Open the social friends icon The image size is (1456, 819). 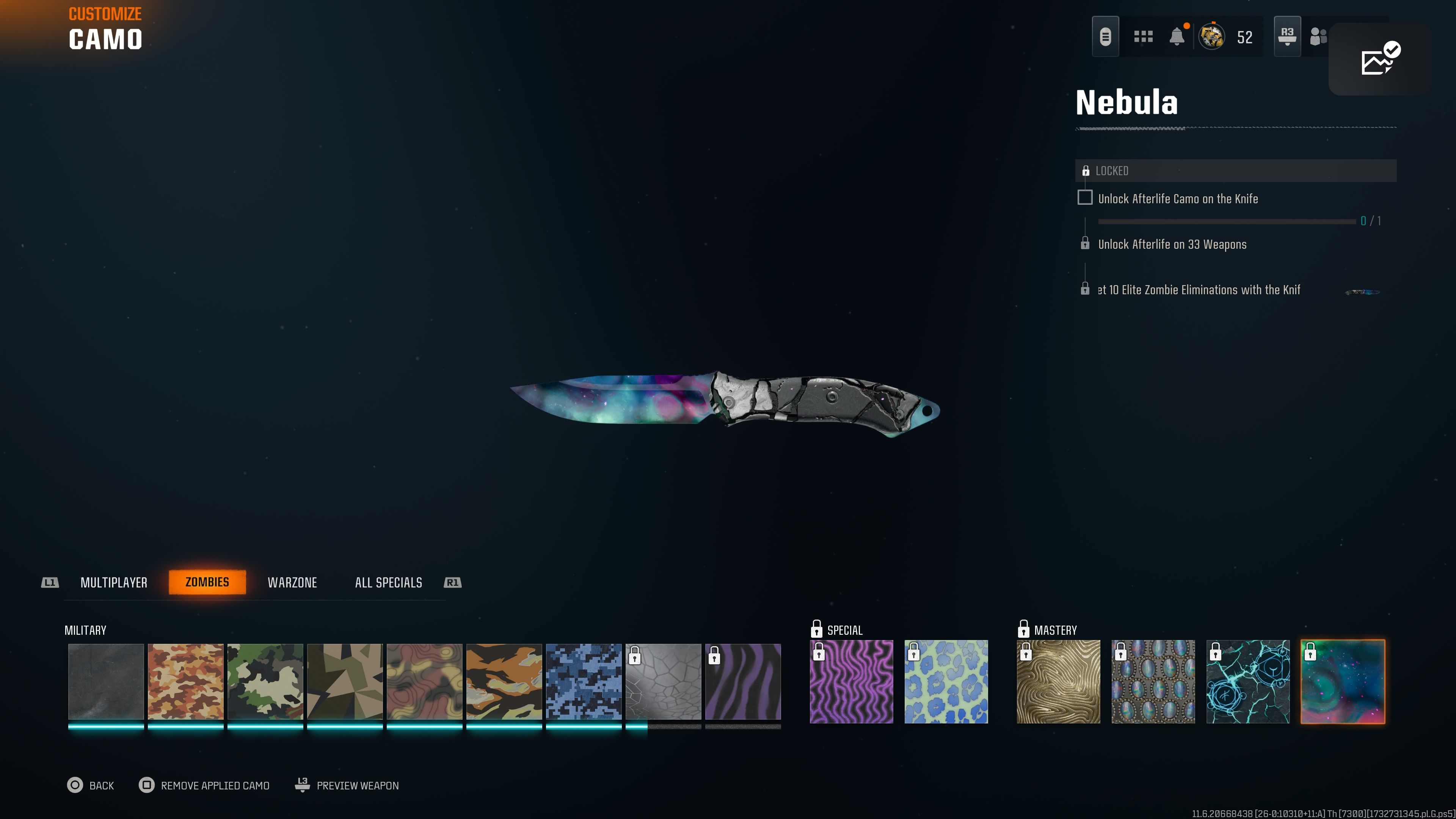coord(1318,37)
